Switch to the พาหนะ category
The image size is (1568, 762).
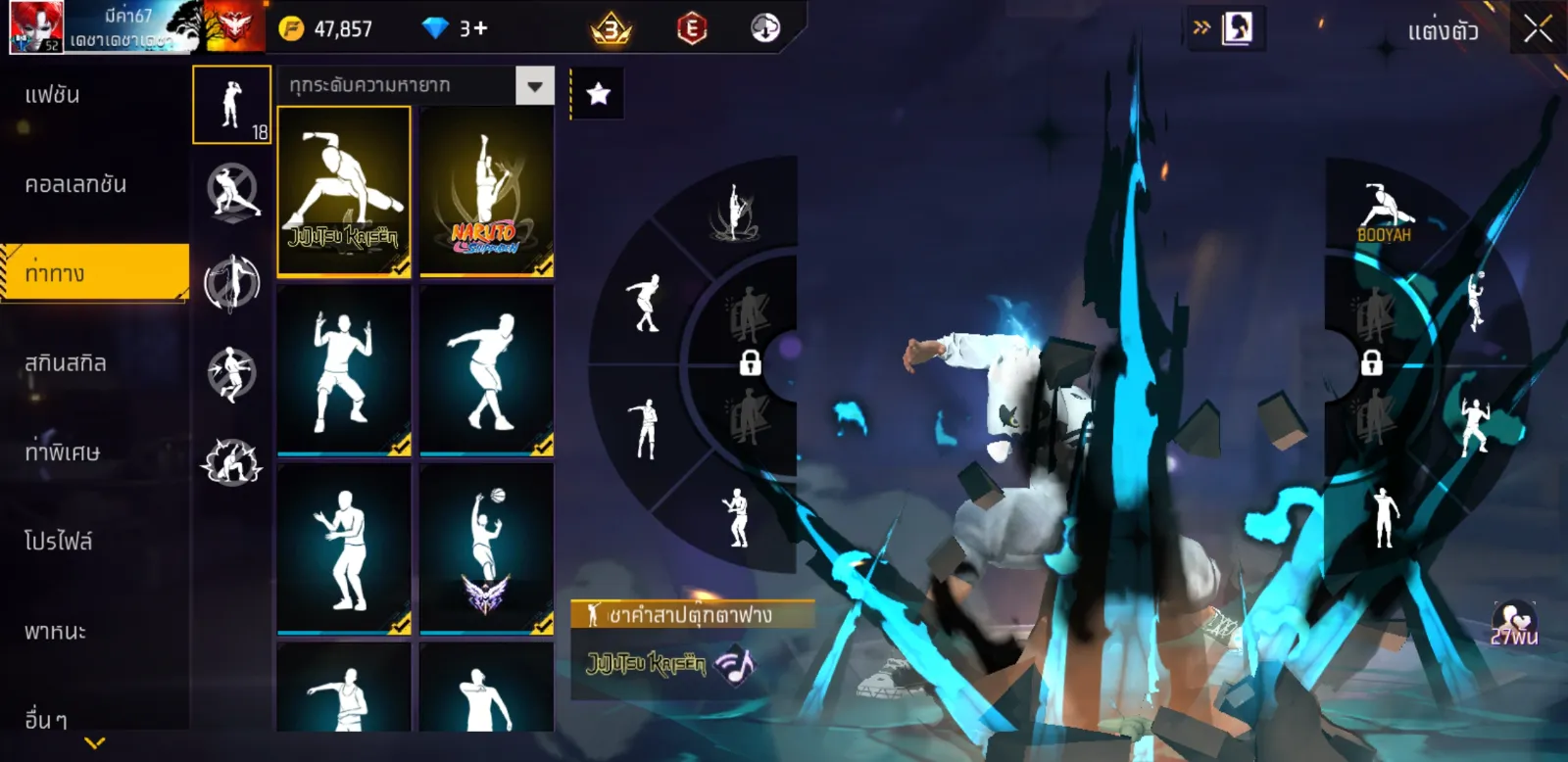[56, 631]
